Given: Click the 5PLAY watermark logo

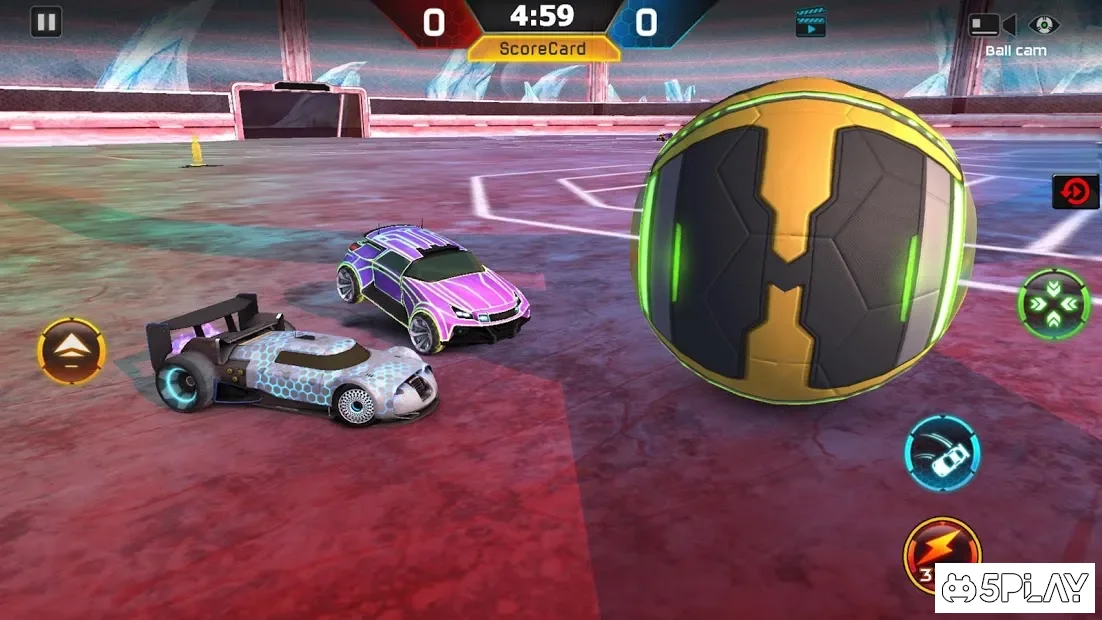Looking at the screenshot, I should click(x=1014, y=588).
